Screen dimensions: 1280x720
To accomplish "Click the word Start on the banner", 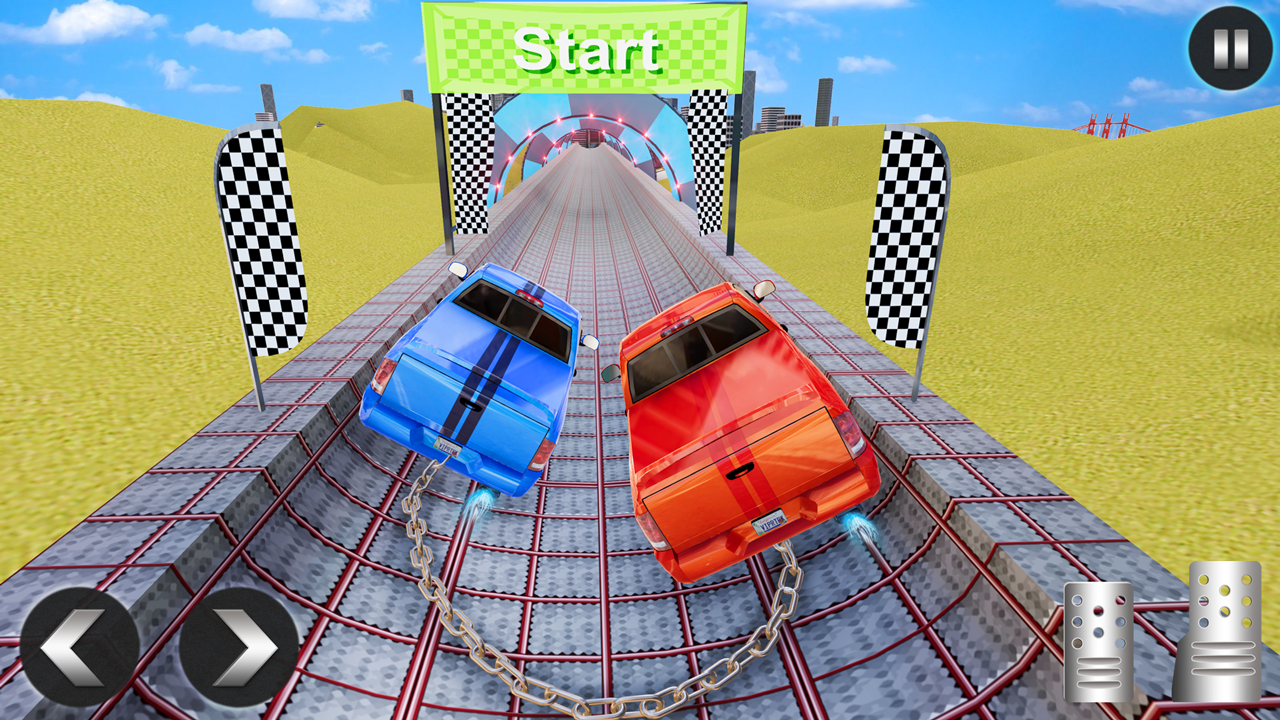I will coord(588,50).
